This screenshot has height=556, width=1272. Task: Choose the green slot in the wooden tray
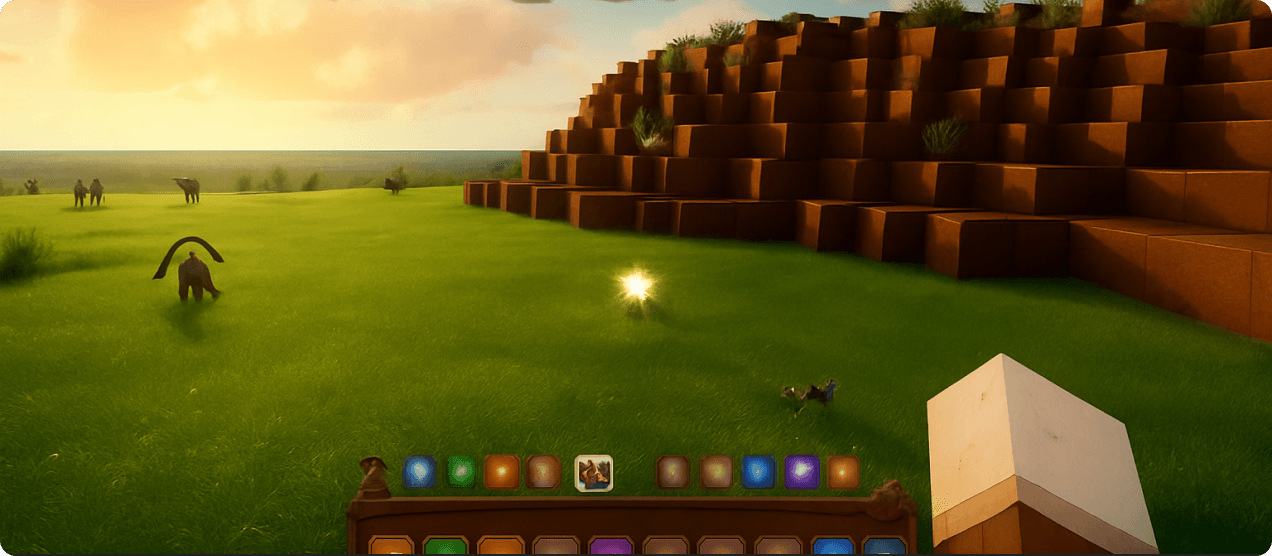(x=445, y=546)
